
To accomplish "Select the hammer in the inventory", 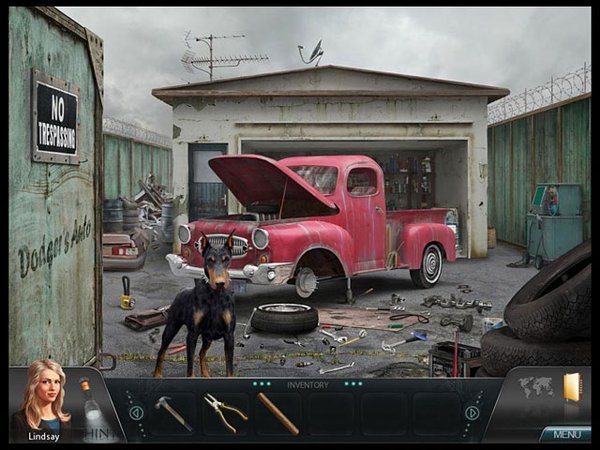I will (173, 412).
